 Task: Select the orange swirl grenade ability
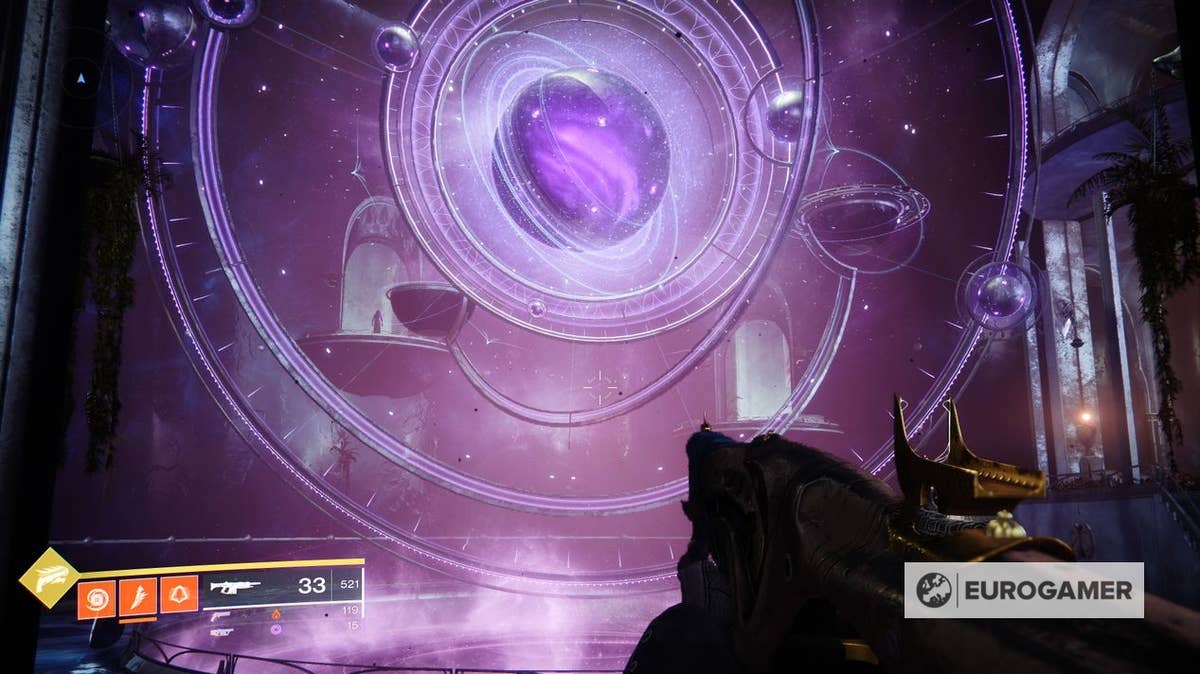(x=96, y=597)
